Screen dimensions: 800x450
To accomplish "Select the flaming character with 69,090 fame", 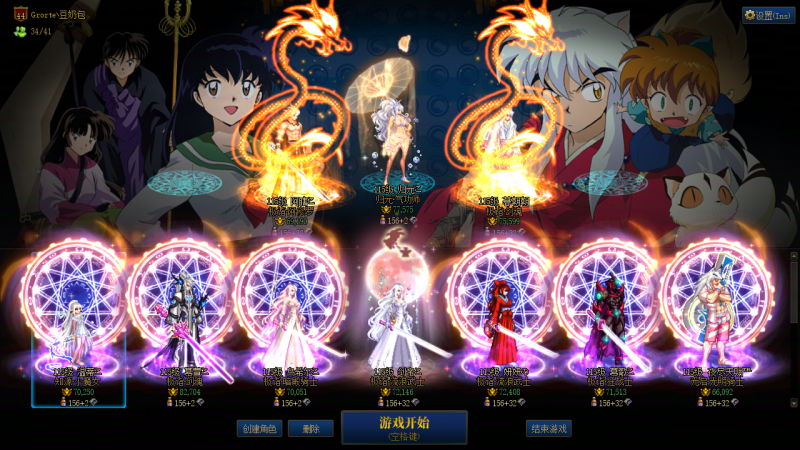I will [288, 150].
